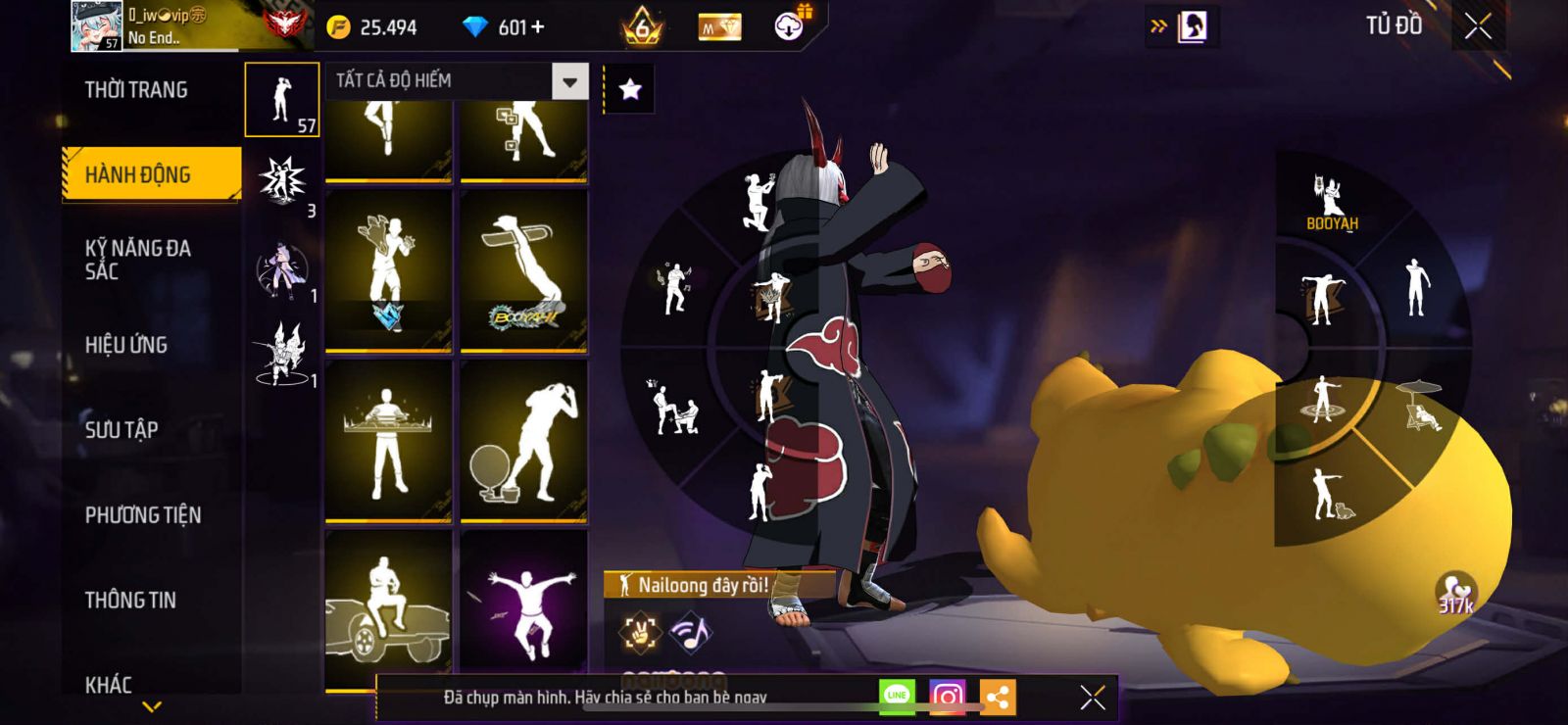Tap the orange share button
The height and width of the screenshot is (725, 1568).
[x=998, y=698]
